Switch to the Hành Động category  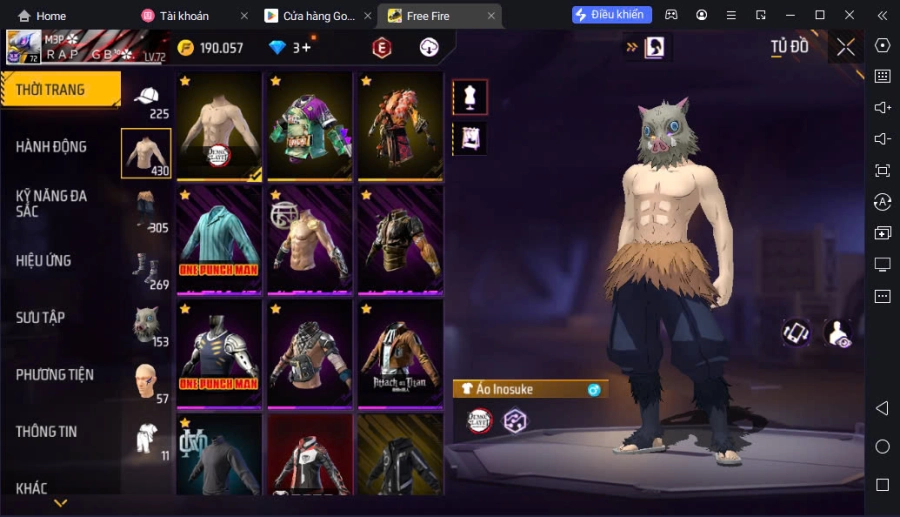coord(52,147)
